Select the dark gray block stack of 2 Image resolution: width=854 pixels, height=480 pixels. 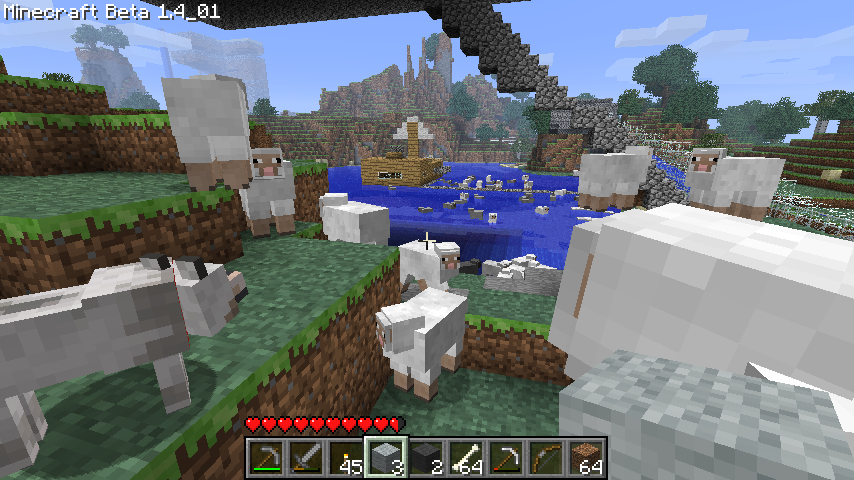(x=426, y=458)
